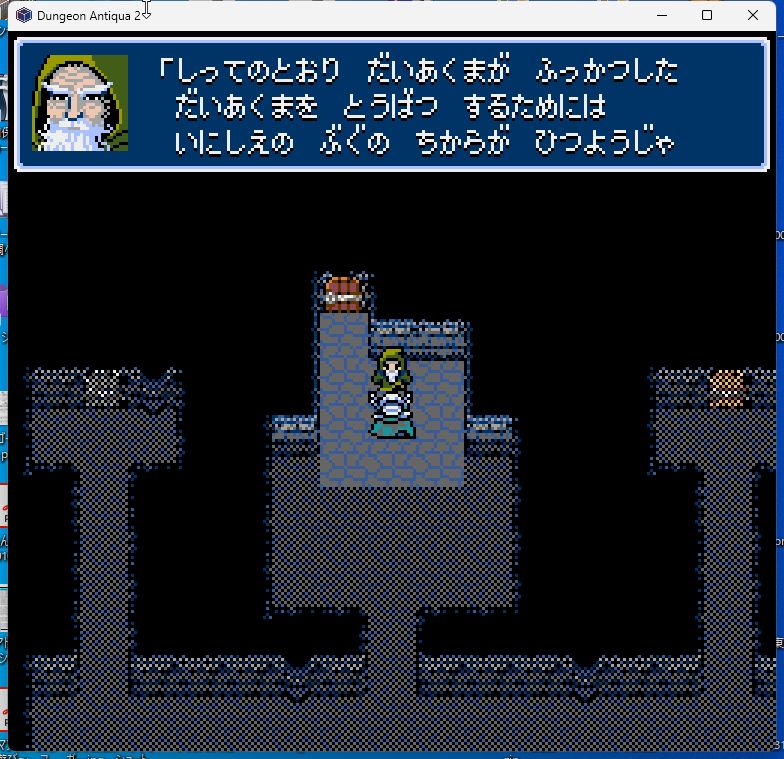Close the Dungeon Antiqua 2 window
This screenshot has width=784, height=759.
click(x=753, y=15)
